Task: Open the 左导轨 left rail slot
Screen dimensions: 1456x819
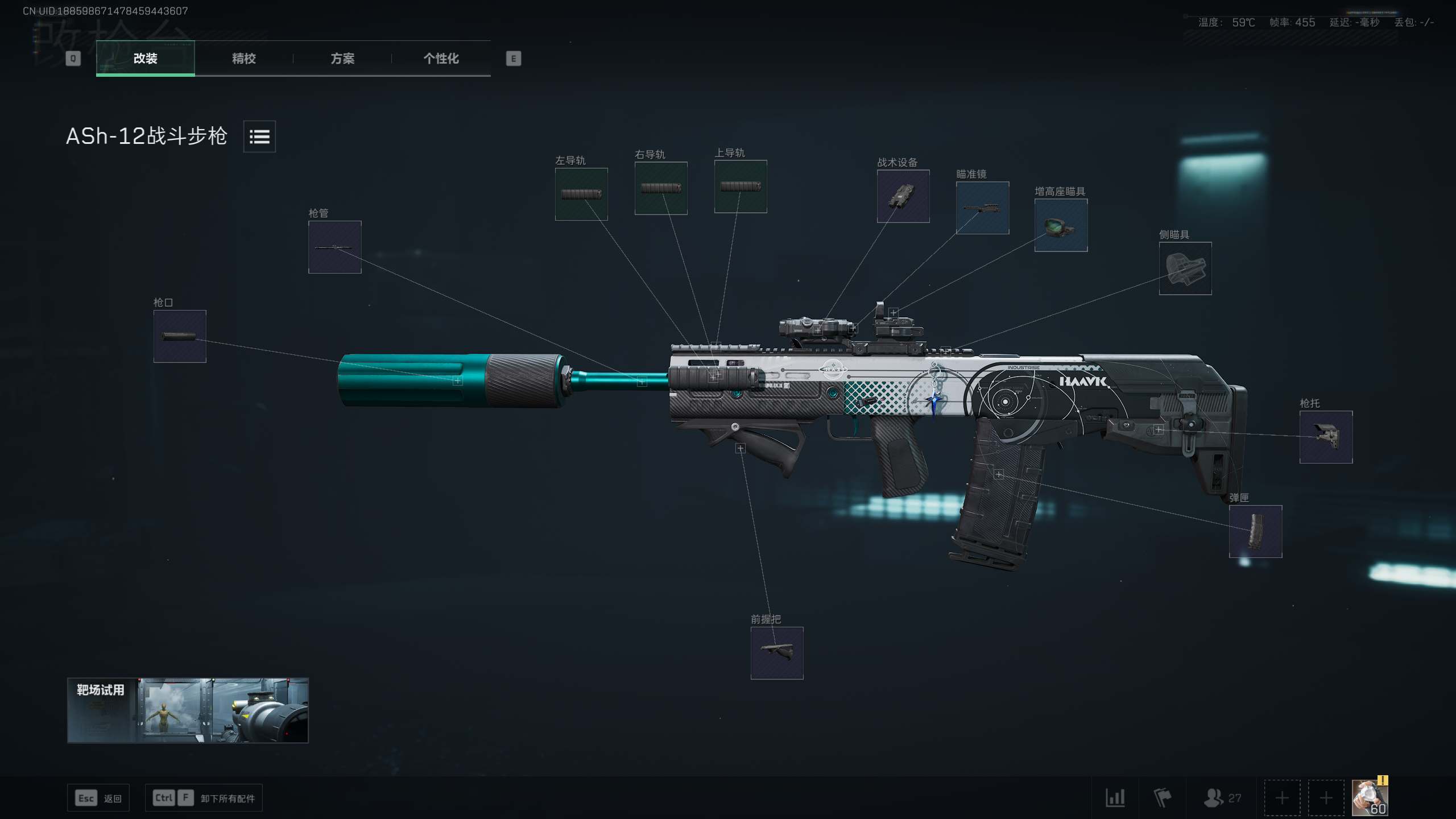Action: (x=581, y=194)
